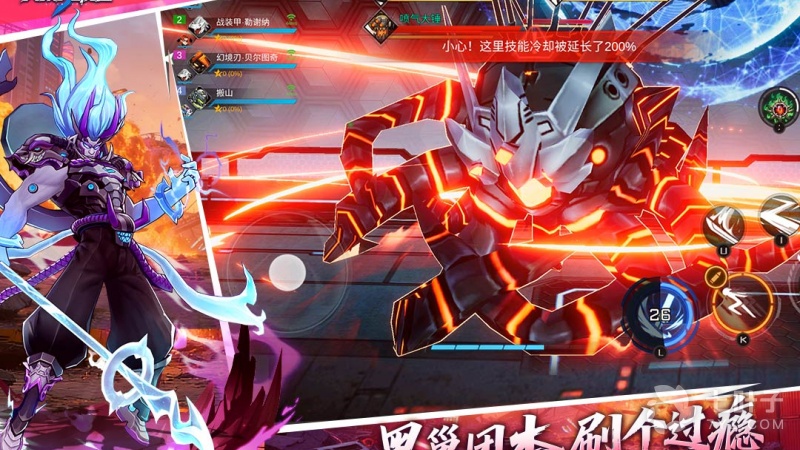Select teammate 幻境刃·贝尔图奇 in party list
The height and width of the screenshot is (450, 800).
click(x=230, y=60)
